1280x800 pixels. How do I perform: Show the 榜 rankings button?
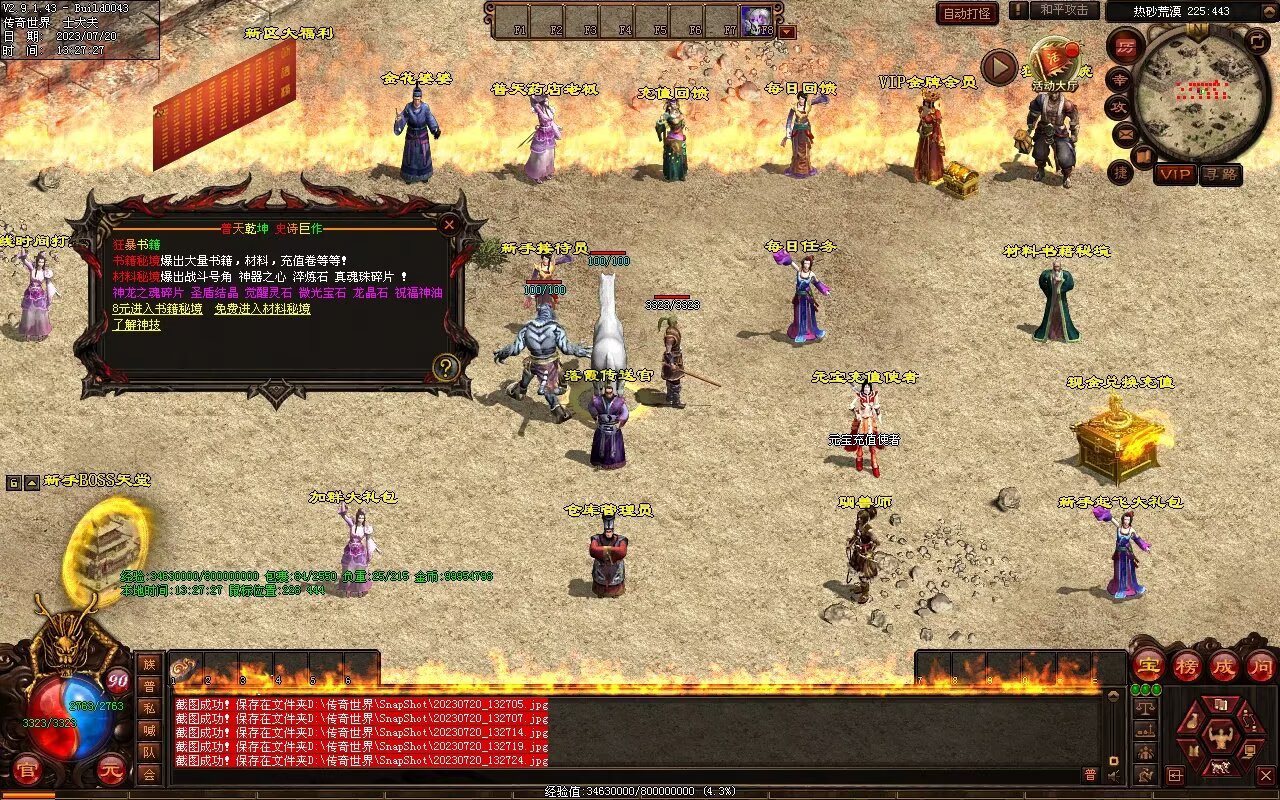pos(1187,665)
